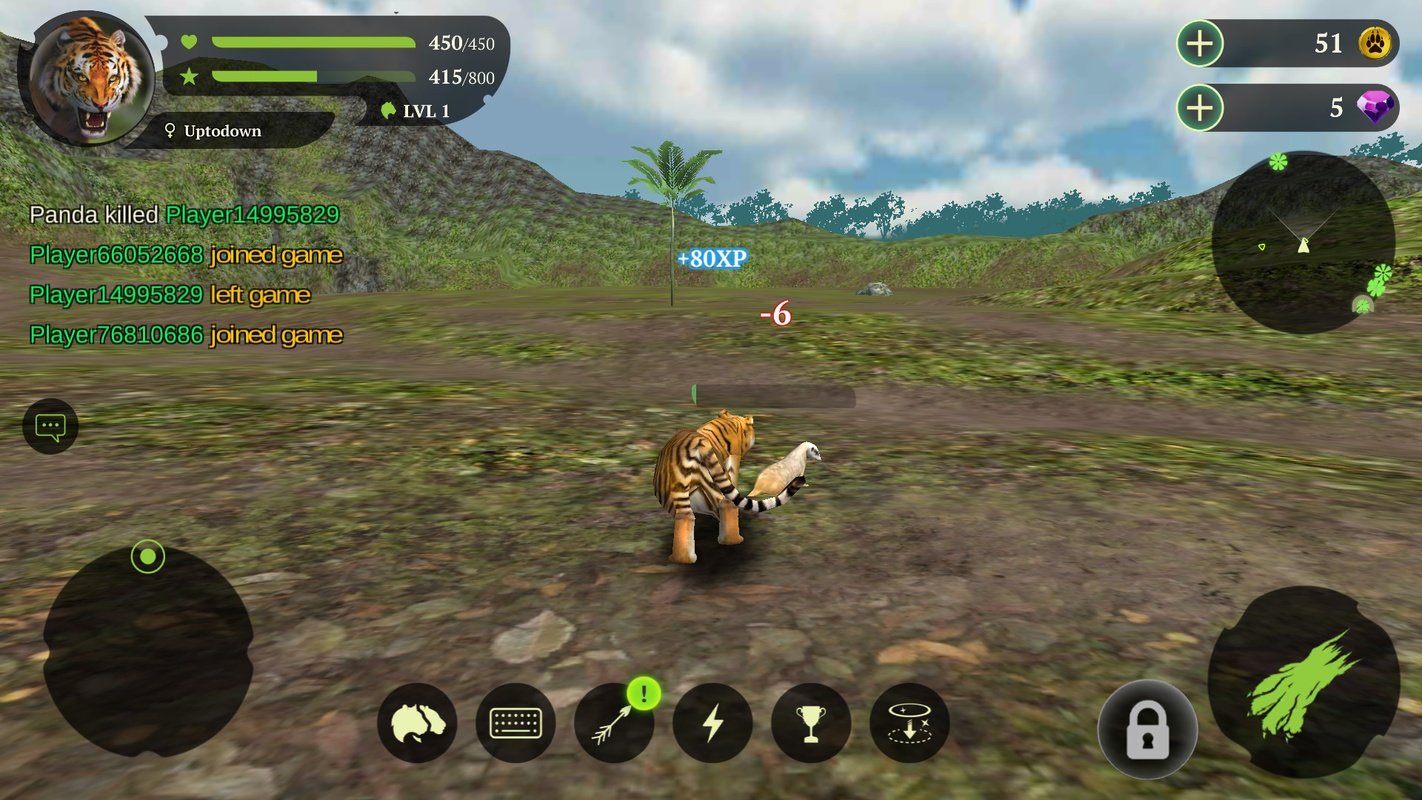Screen dimensions: 1422x800
Task: Select the quest arrow icon with notification
Action: [x=613, y=722]
